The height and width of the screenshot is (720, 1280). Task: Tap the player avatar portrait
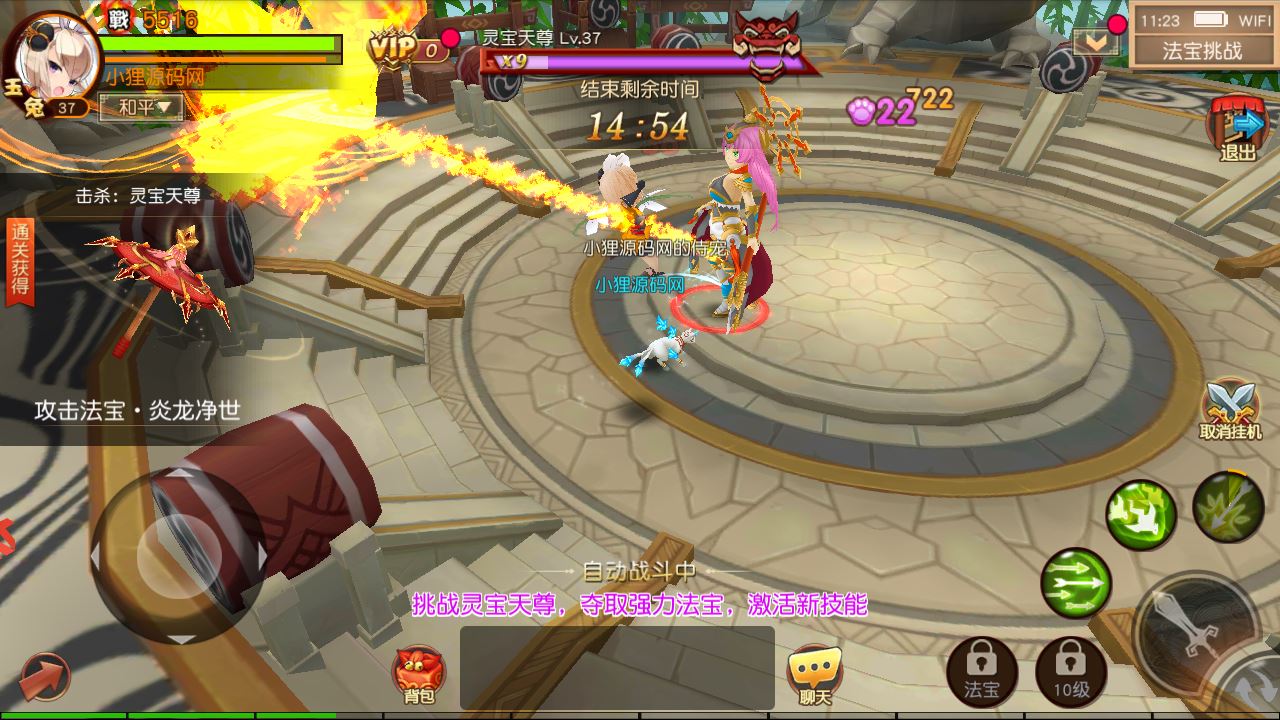pyautogui.click(x=57, y=57)
